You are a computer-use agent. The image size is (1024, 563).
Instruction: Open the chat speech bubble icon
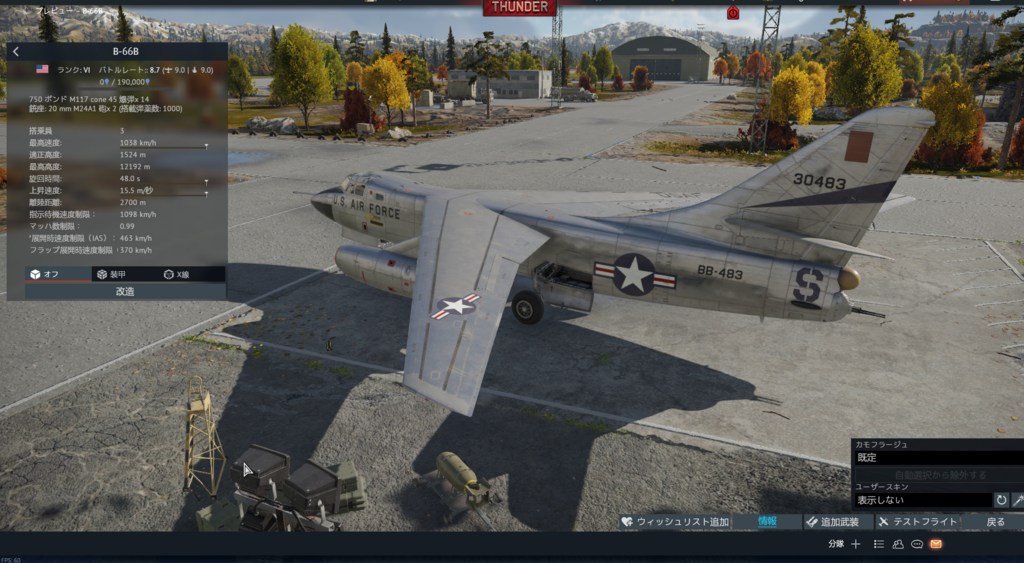point(917,544)
